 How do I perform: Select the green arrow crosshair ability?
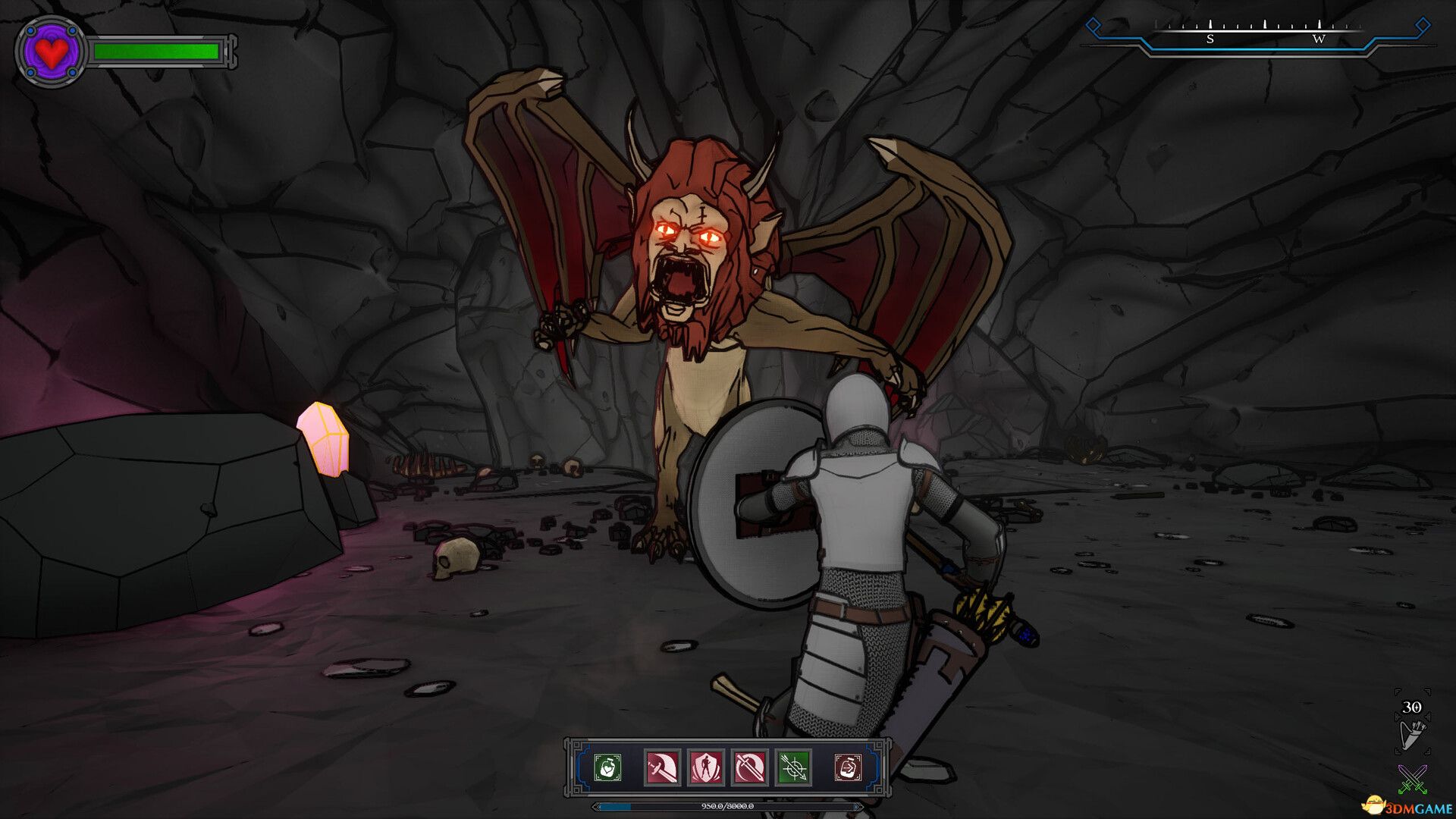794,767
